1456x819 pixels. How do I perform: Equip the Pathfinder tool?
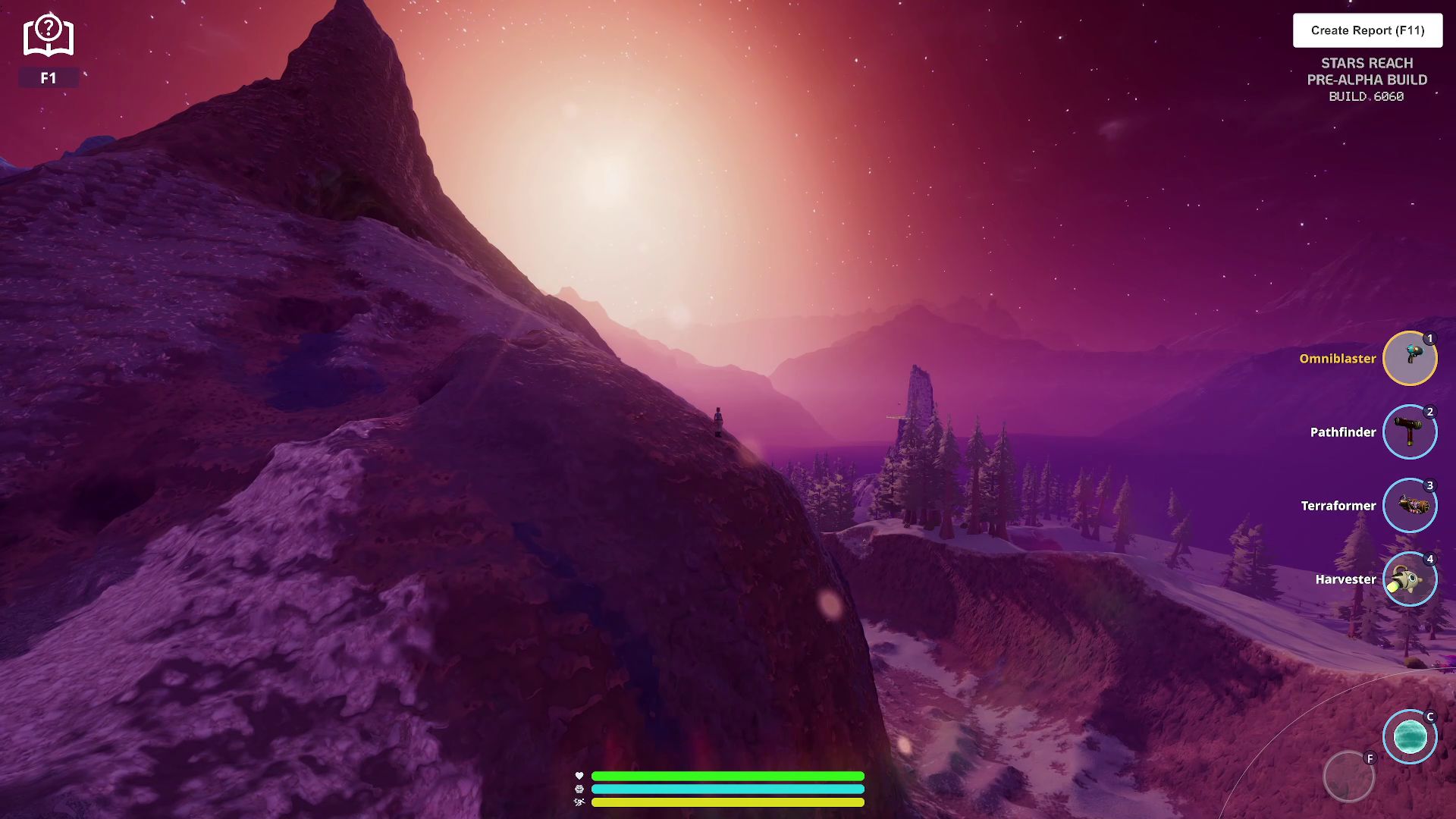(x=1410, y=431)
